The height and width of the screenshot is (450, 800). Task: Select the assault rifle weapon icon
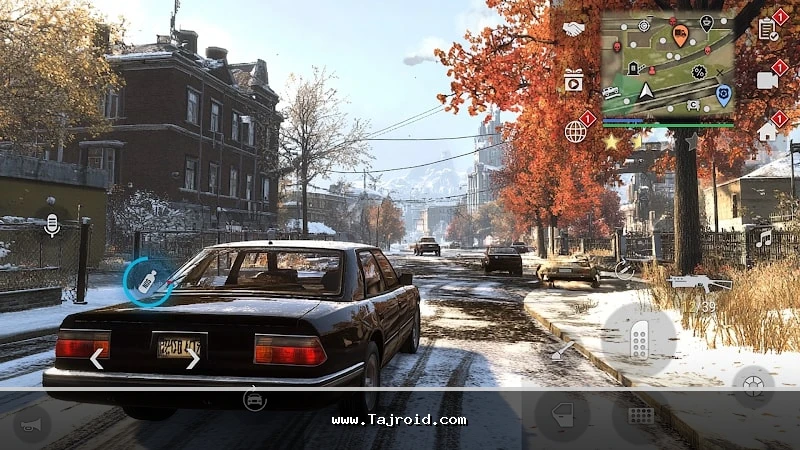click(x=700, y=283)
